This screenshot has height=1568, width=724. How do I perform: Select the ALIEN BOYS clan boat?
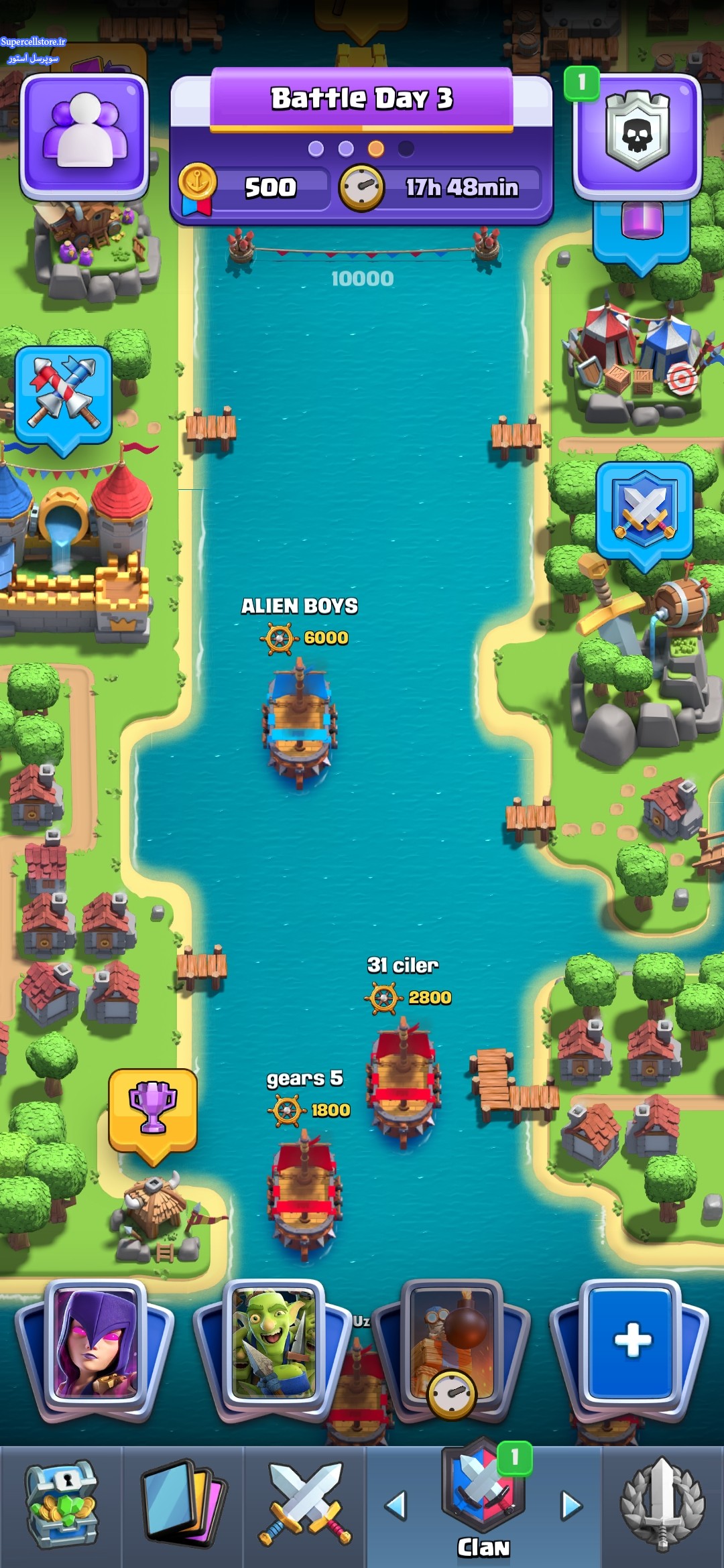(x=300, y=720)
